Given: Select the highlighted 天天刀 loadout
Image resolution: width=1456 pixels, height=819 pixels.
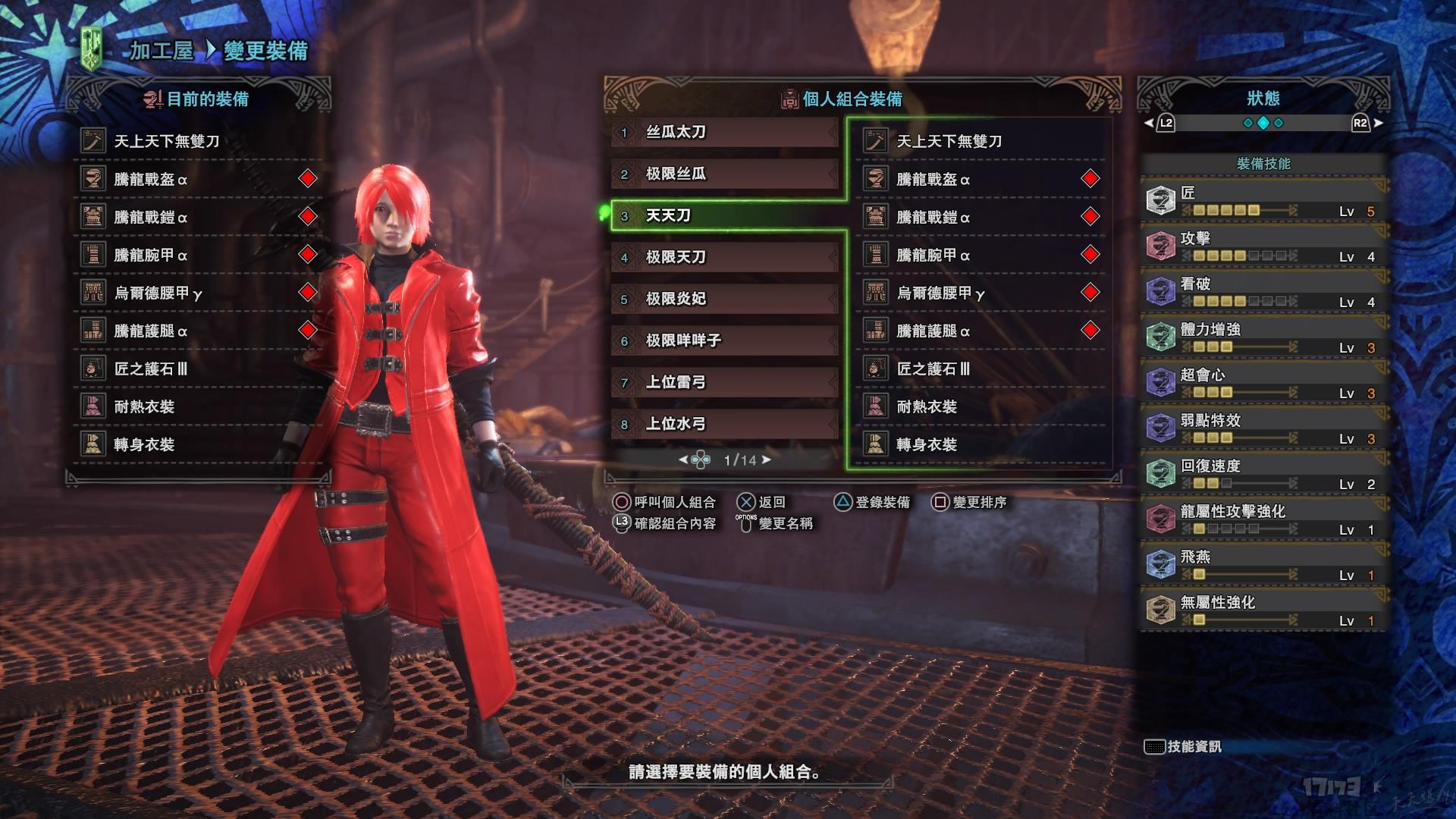Looking at the screenshot, I should tap(724, 216).
